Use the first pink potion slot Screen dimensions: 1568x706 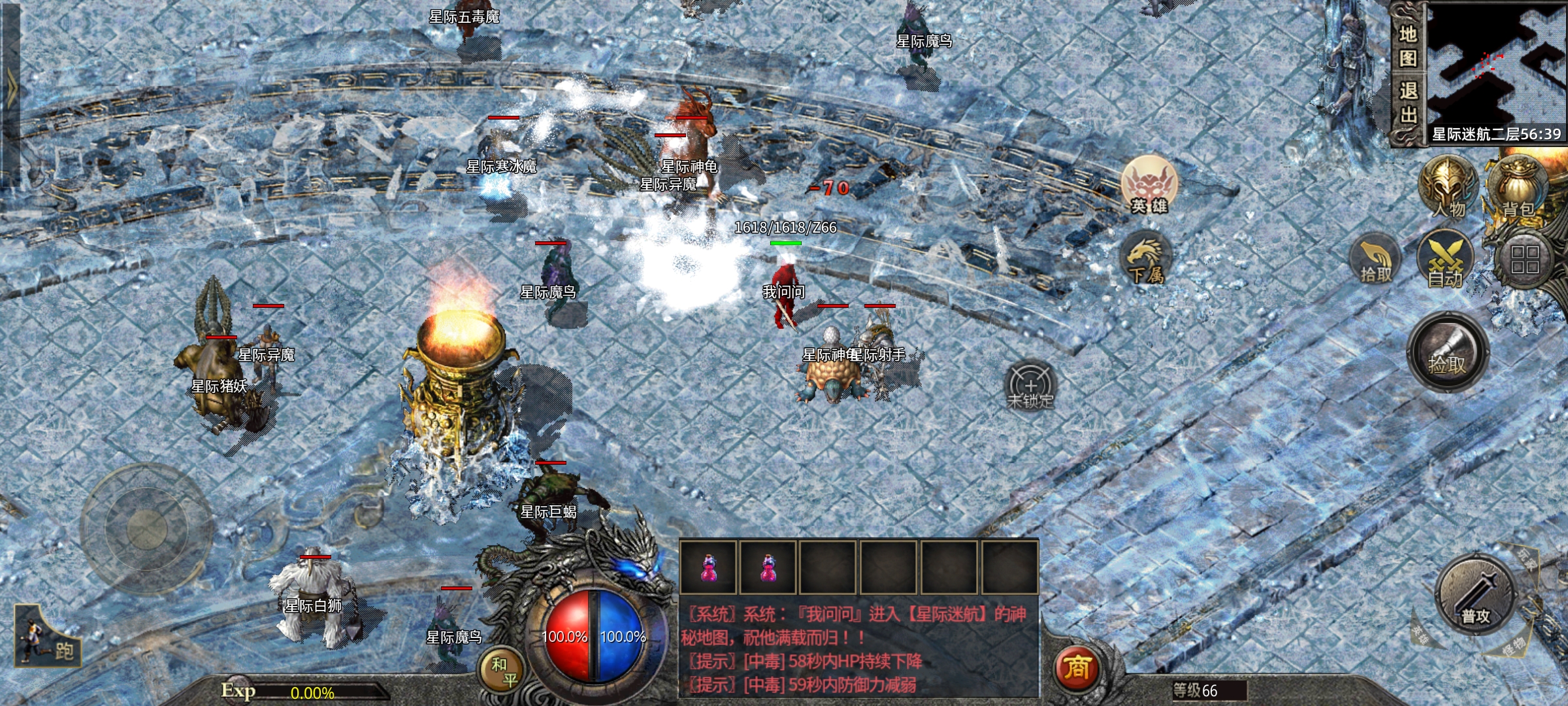click(x=708, y=567)
